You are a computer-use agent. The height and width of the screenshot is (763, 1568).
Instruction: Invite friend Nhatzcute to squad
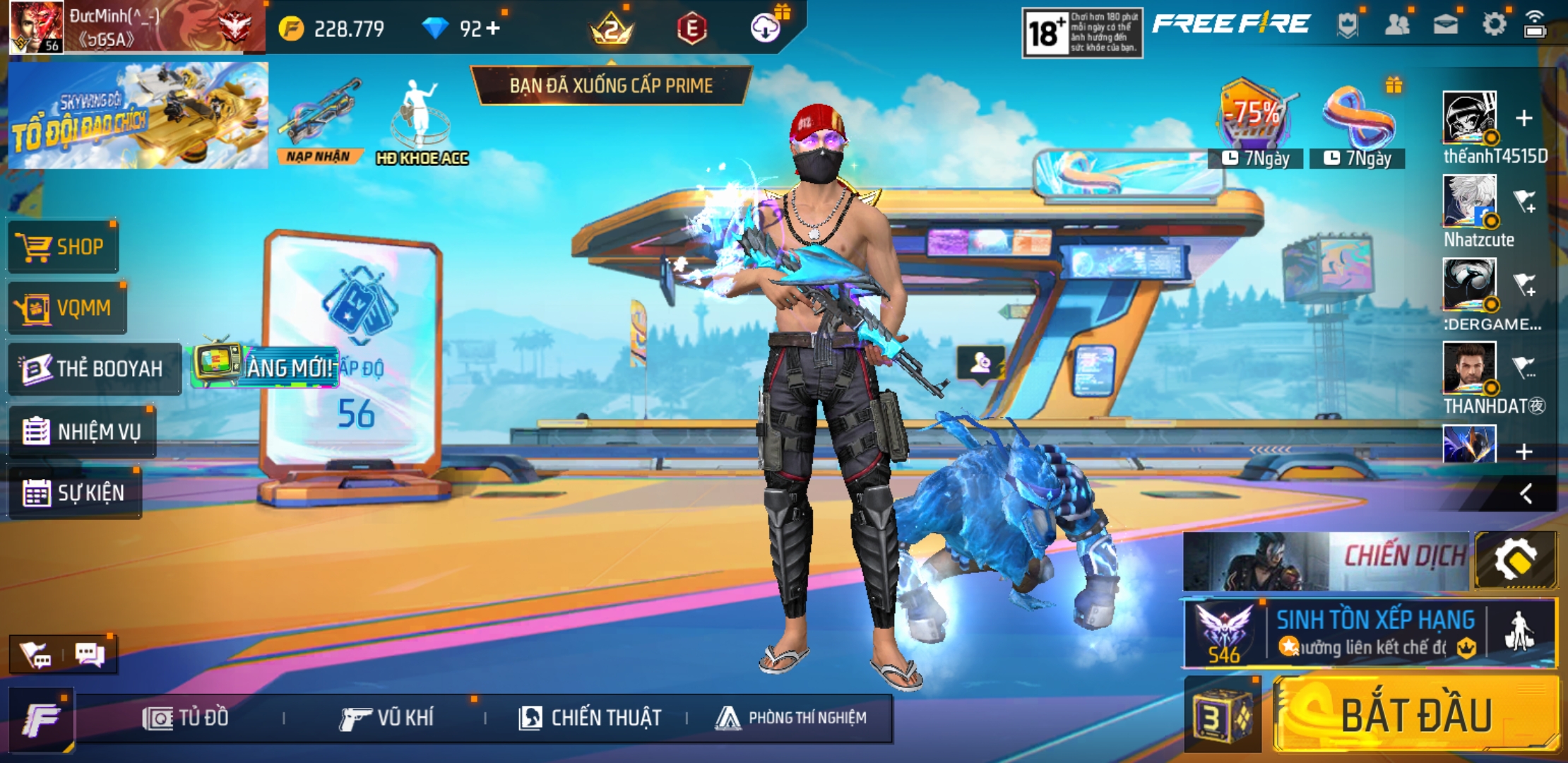(x=1525, y=201)
